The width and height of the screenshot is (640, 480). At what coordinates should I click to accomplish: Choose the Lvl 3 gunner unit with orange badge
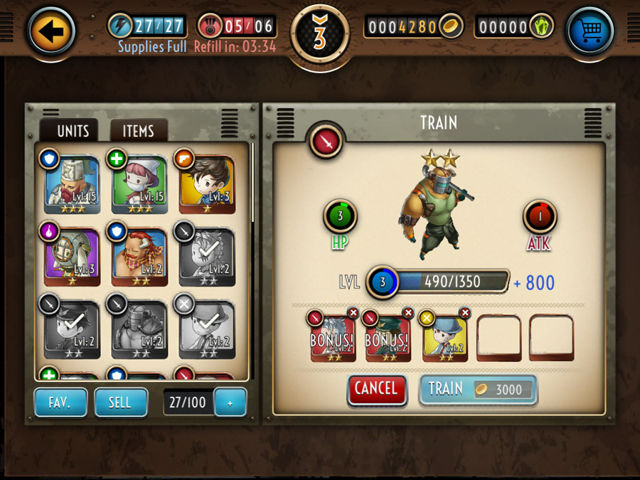pos(207,184)
